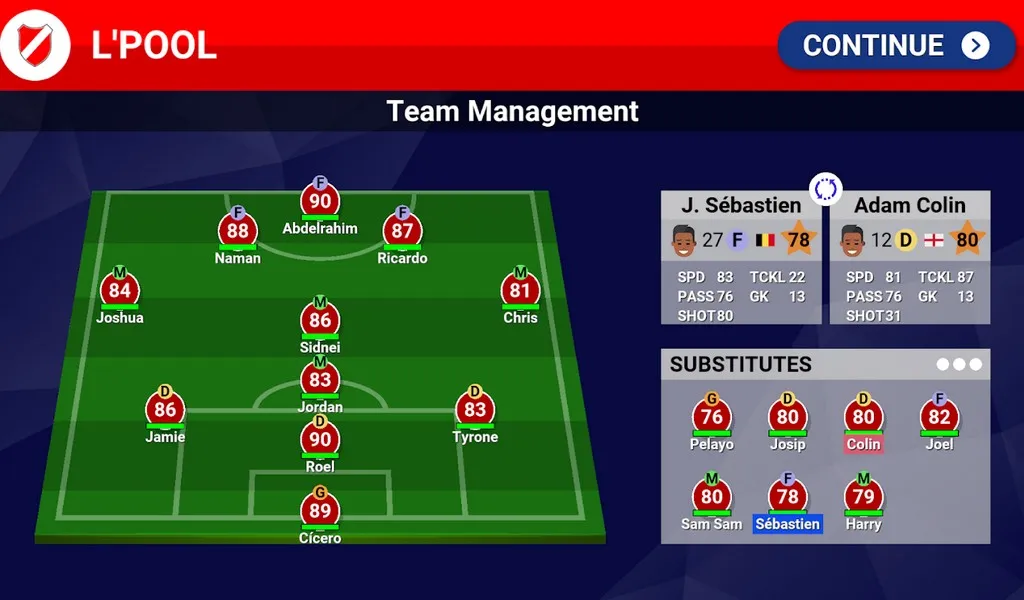Image resolution: width=1024 pixels, height=600 pixels.
Task: Pick substitute midfielder Sam Sam
Action: click(711, 497)
